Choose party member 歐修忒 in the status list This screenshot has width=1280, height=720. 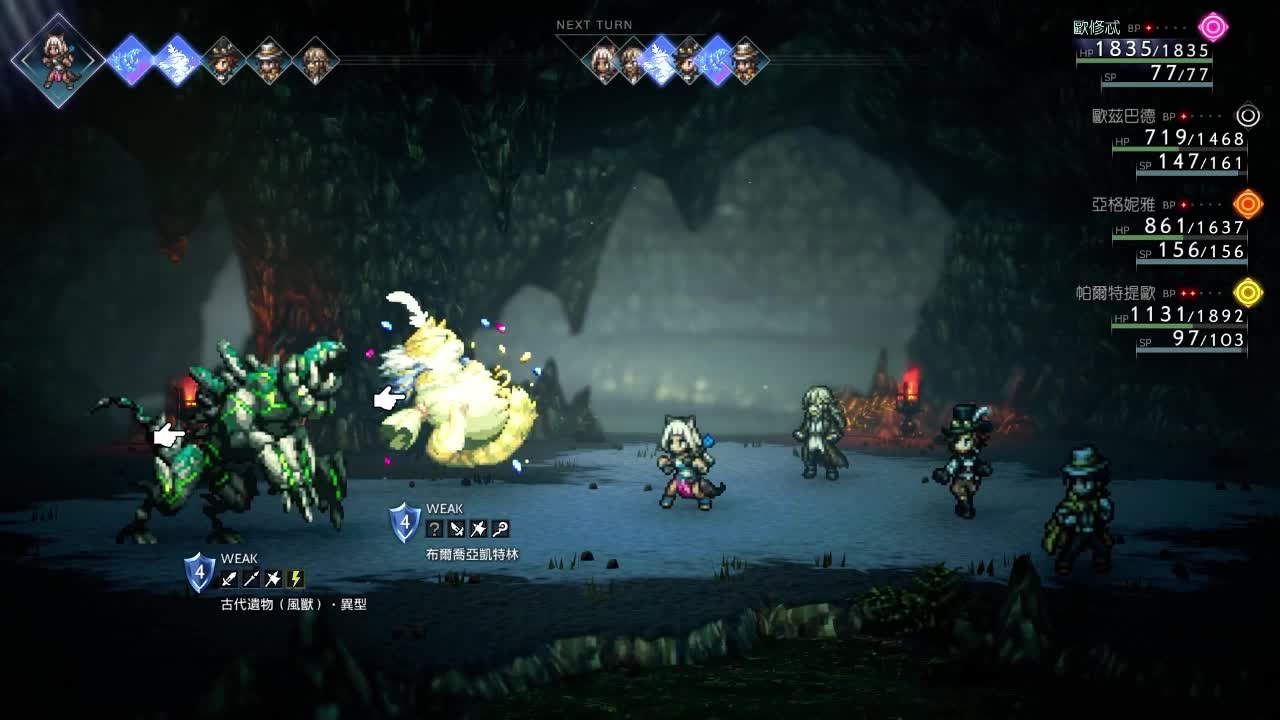tap(1097, 29)
